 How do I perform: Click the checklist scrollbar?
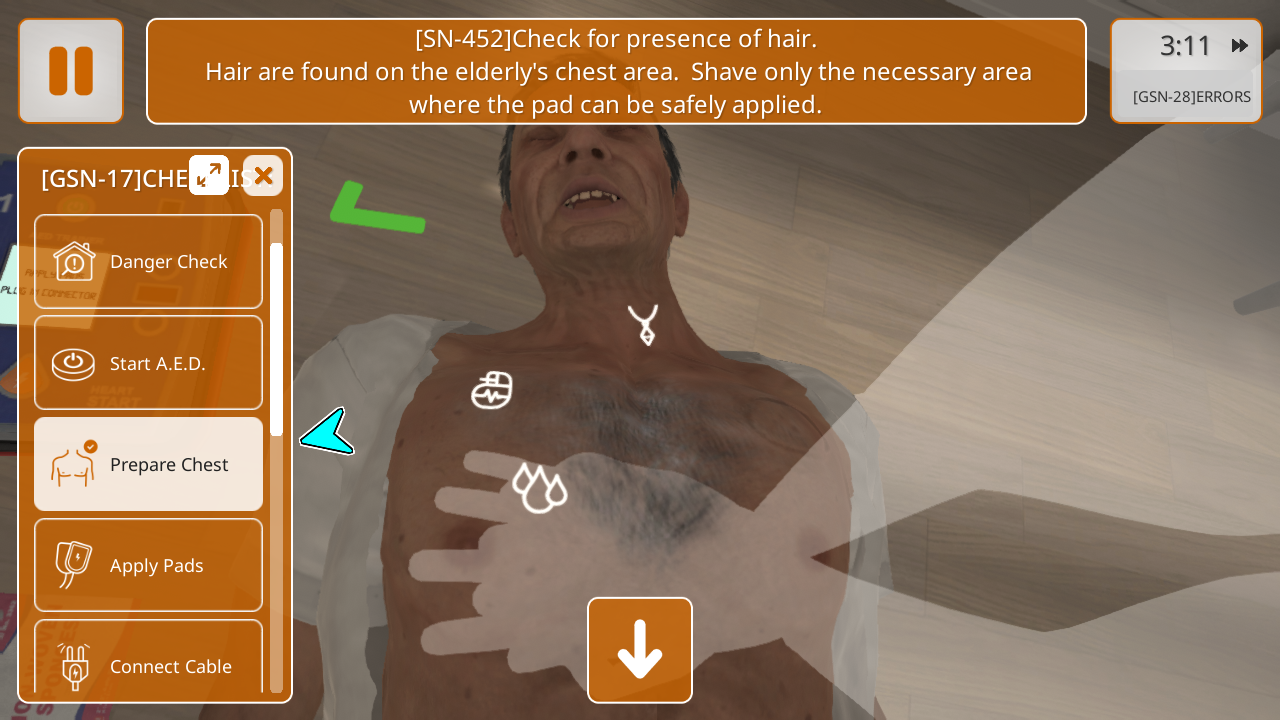277,340
